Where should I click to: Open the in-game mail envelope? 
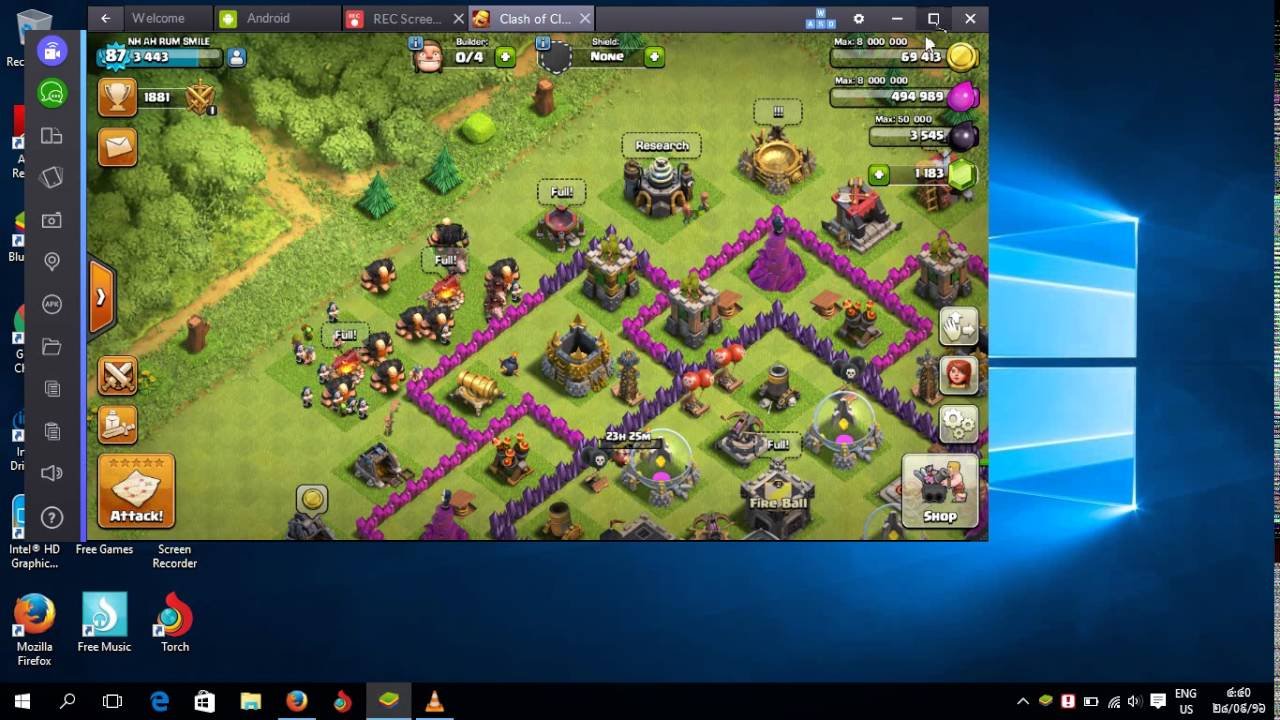tap(117, 147)
